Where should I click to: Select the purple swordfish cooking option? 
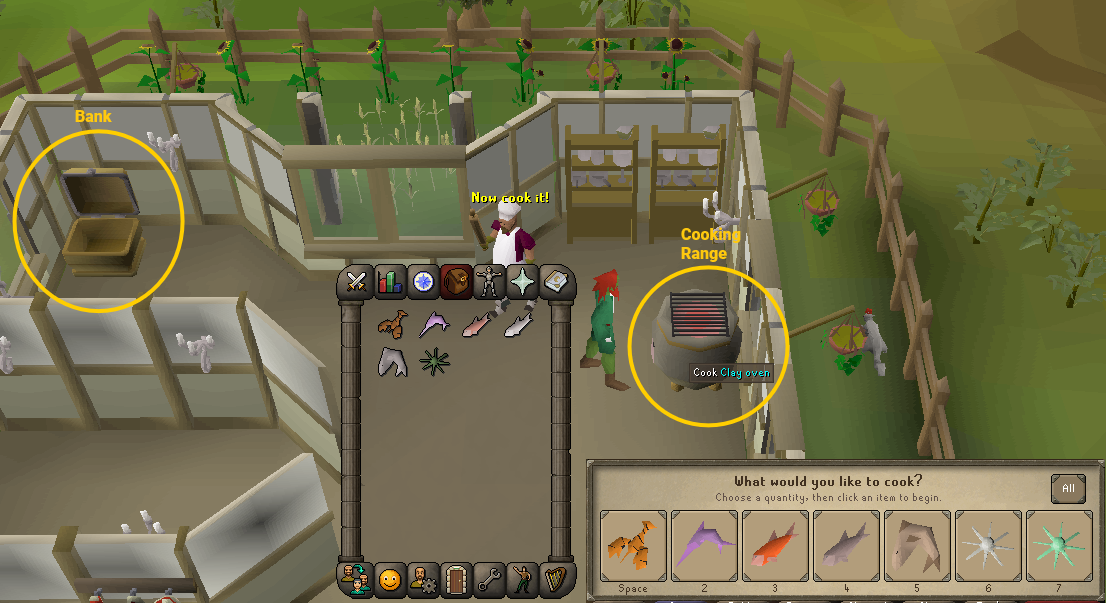pyautogui.click(x=704, y=546)
